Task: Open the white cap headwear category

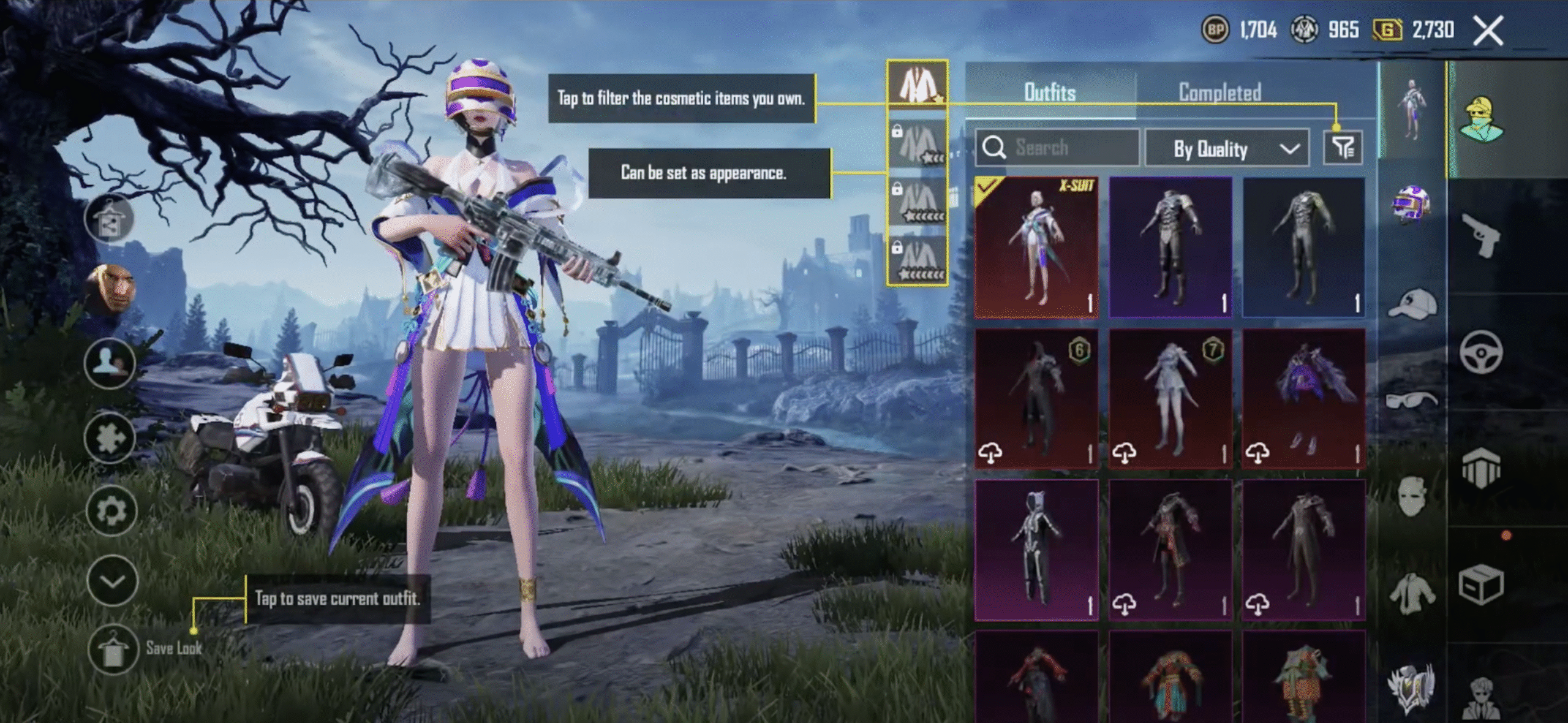Action: [x=1412, y=304]
